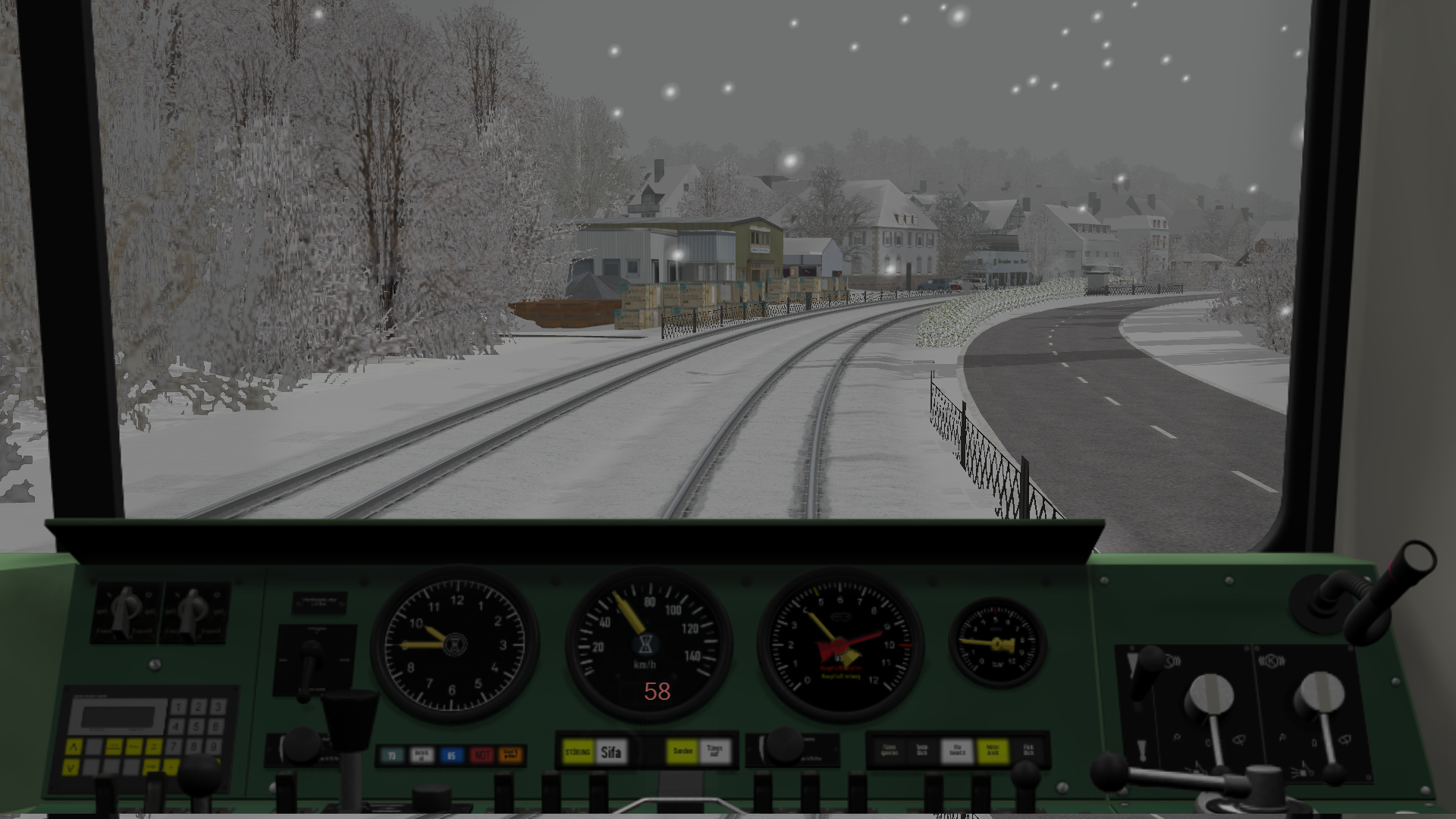
Task: Click the small blue-grey 70 indicator button
Action: pos(392,755)
